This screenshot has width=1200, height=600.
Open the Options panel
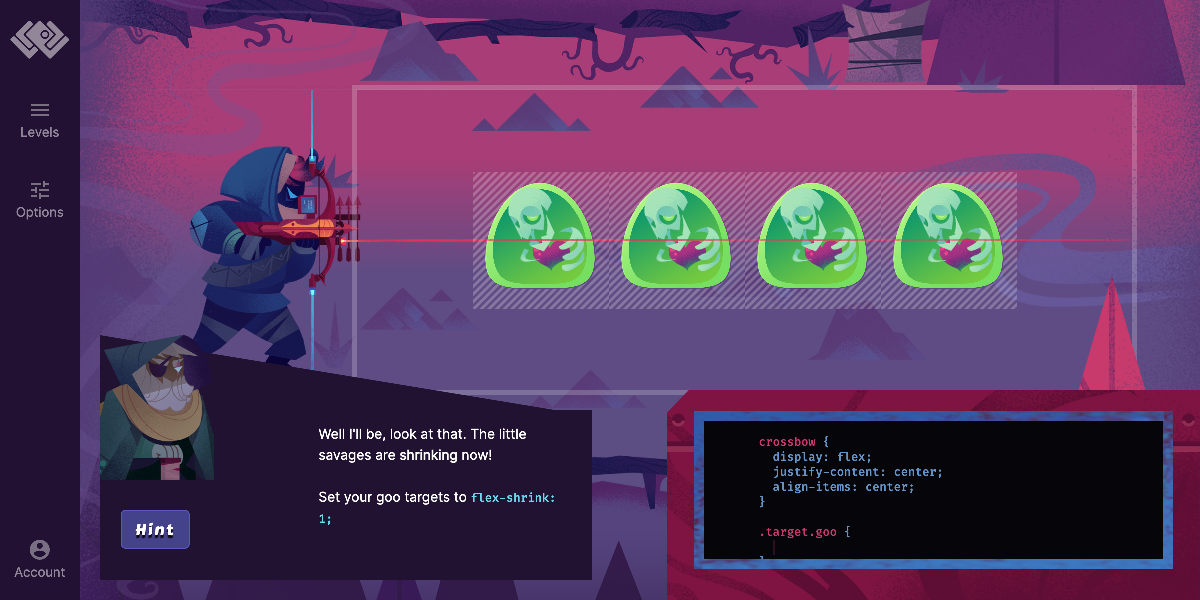coord(39,200)
